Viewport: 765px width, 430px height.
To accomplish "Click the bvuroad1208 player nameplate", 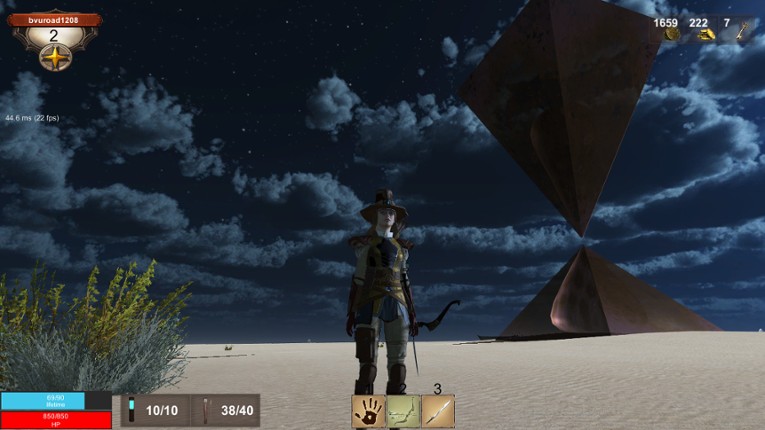I will (x=56, y=19).
